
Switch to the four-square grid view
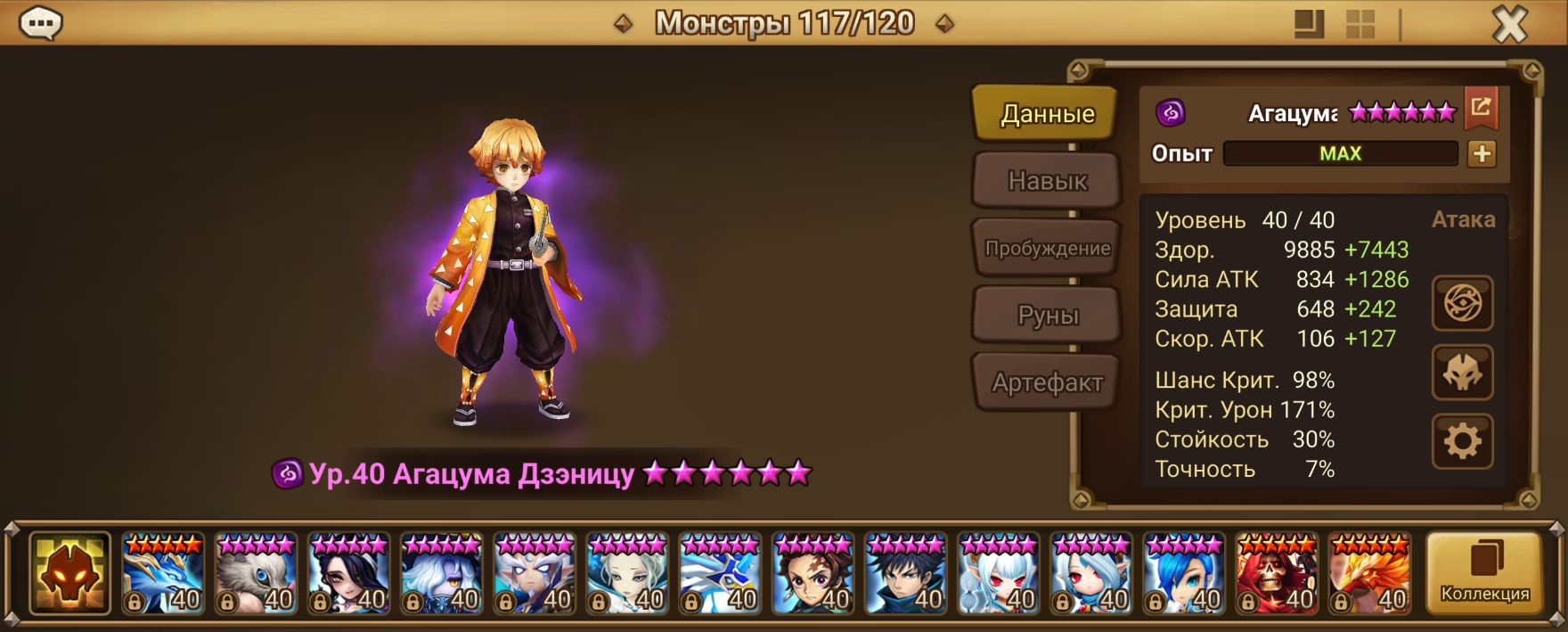pos(1360,24)
